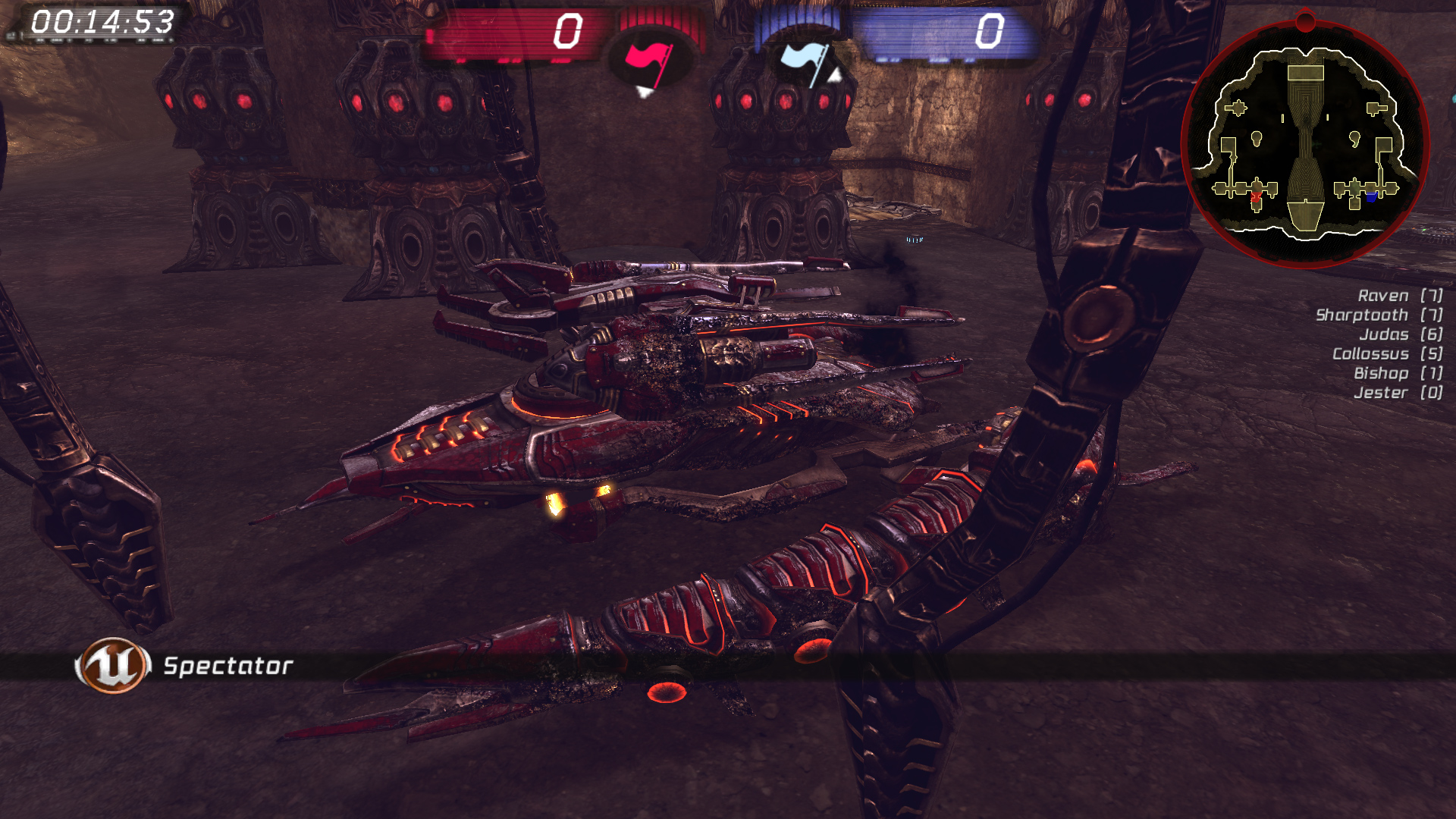The width and height of the screenshot is (1456, 819).
Task: Click the Unreal logo beside Spectator
Action: [x=112, y=665]
